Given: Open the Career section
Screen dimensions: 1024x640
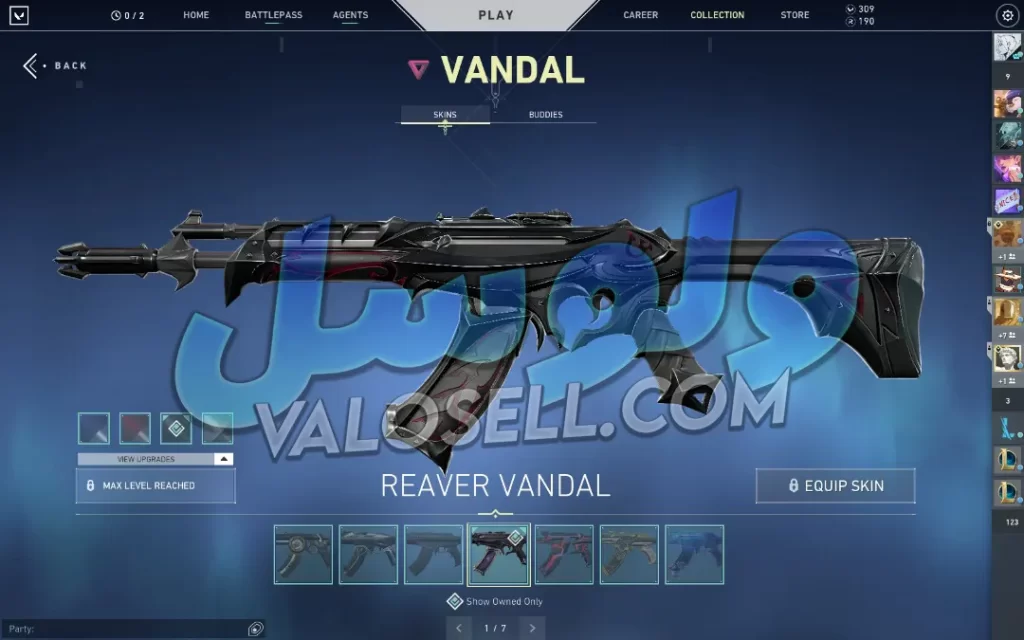Looking at the screenshot, I should pyautogui.click(x=640, y=15).
